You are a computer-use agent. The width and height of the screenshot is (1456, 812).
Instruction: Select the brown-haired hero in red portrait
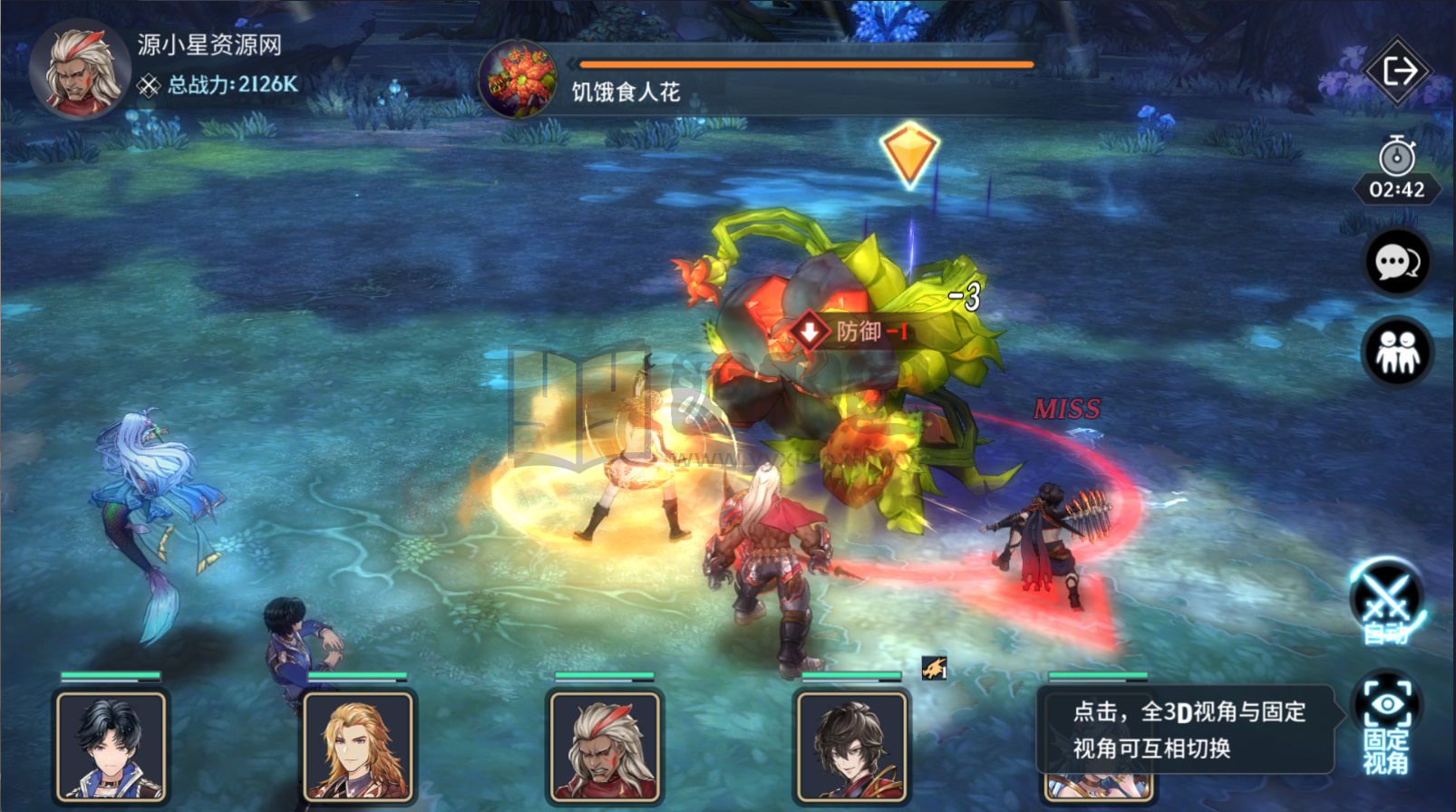click(851, 746)
